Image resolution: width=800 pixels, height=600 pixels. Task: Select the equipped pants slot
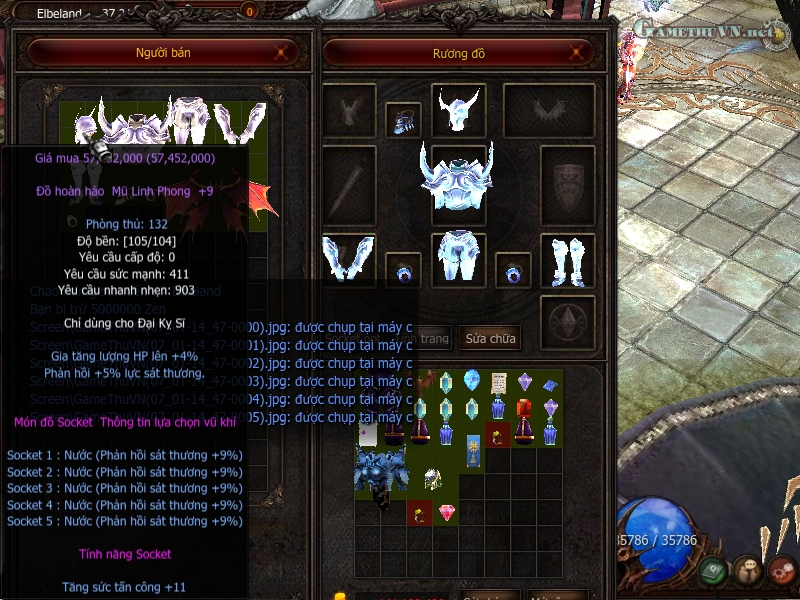pos(458,259)
